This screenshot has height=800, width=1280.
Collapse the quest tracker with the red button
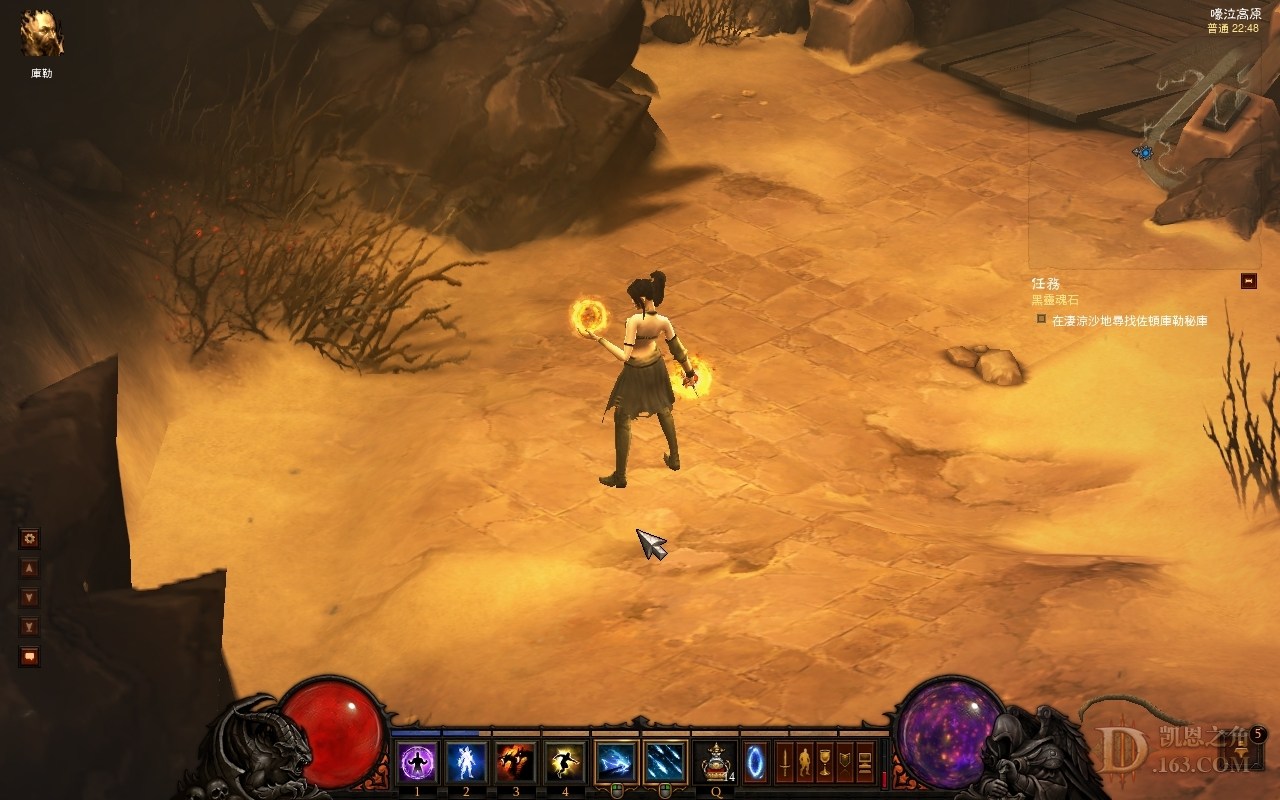[1248, 281]
